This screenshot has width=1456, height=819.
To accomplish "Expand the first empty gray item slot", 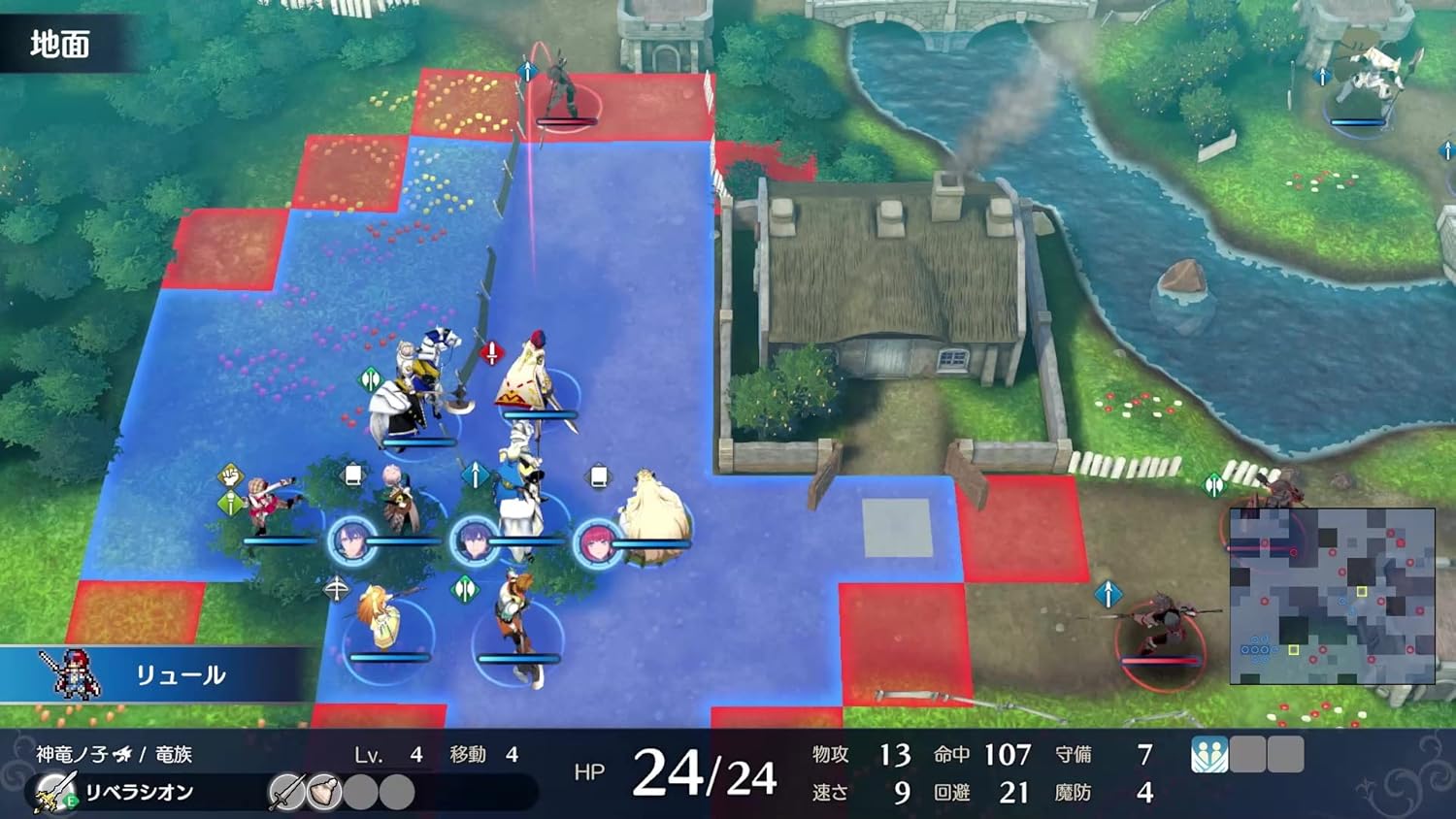I will click(x=361, y=792).
